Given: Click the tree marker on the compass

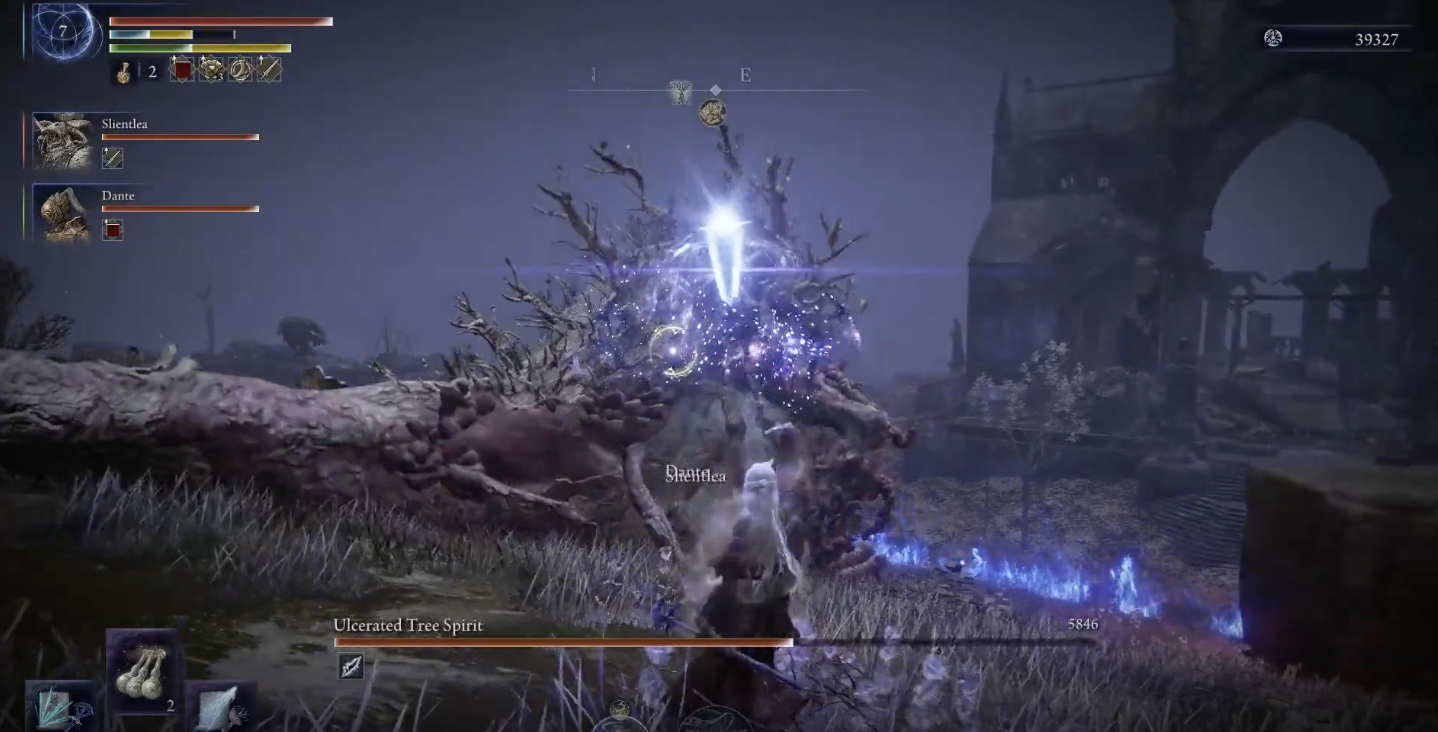Looking at the screenshot, I should (x=680, y=93).
